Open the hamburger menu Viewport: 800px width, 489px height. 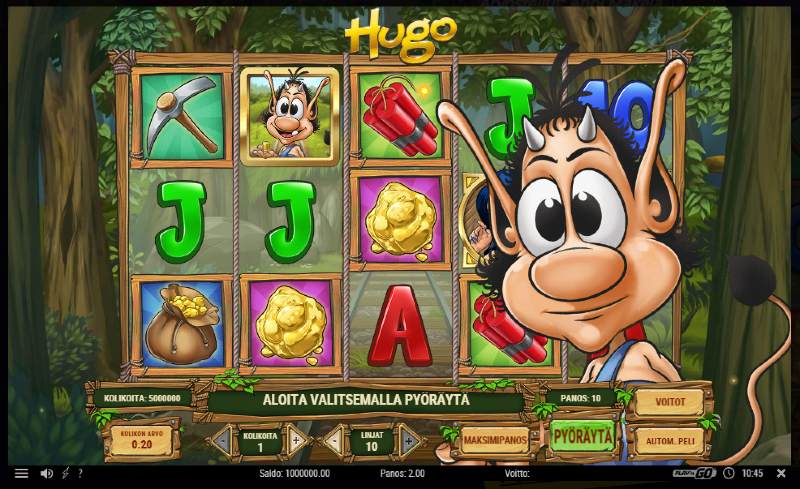click(x=21, y=473)
